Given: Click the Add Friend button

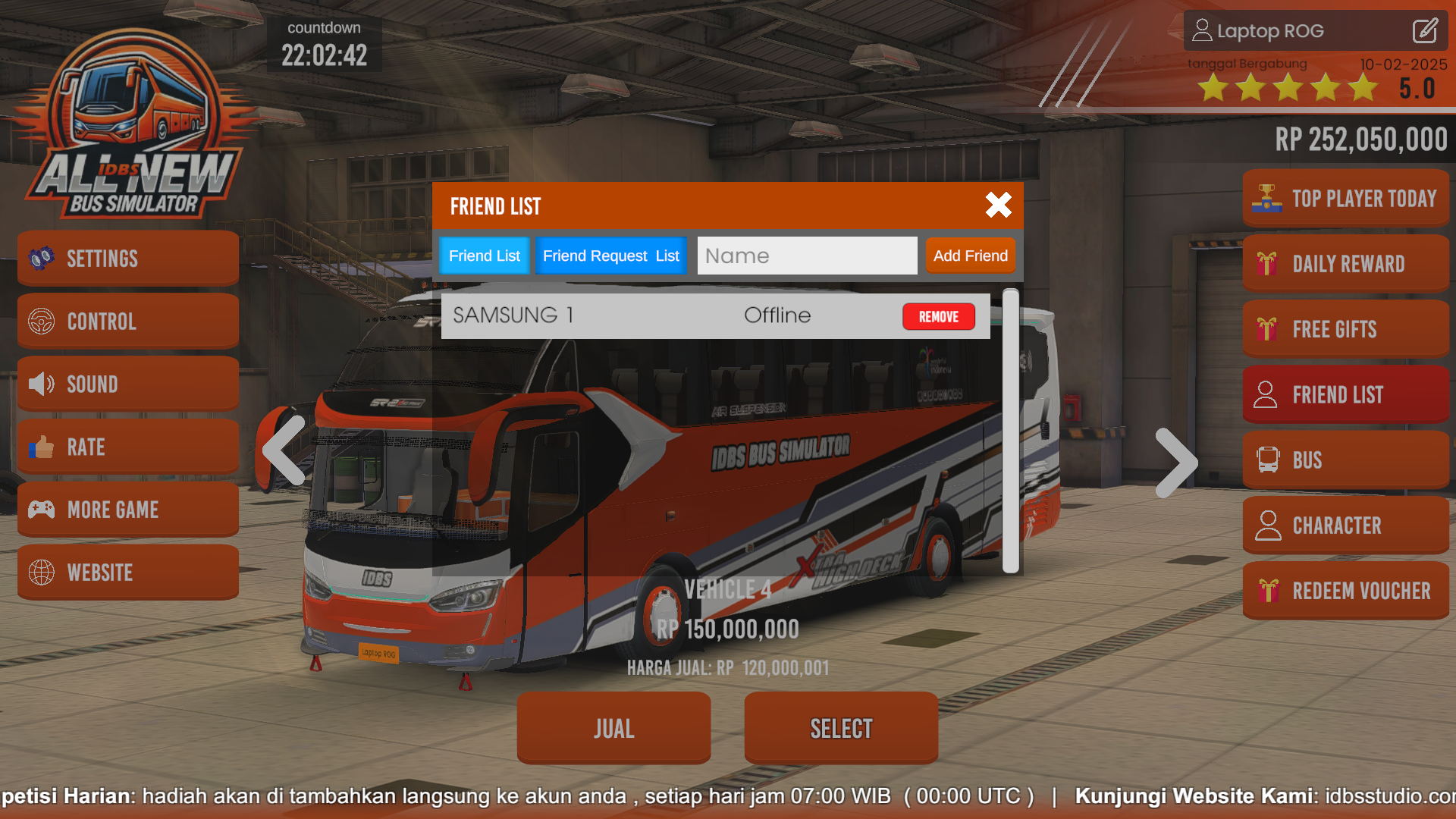Looking at the screenshot, I should click(971, 256).
